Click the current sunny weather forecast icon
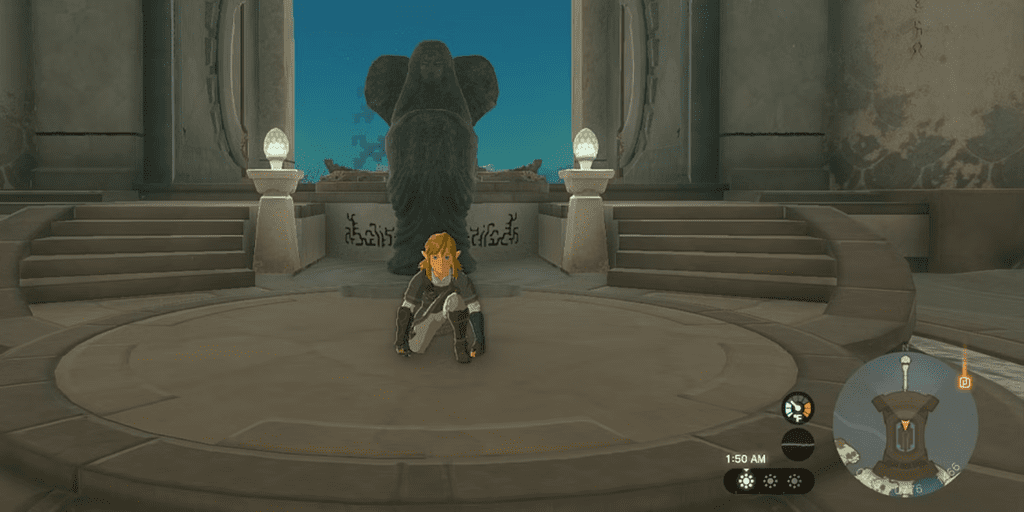Screen dimensions: 1024x512 click(x=745, y=481)
